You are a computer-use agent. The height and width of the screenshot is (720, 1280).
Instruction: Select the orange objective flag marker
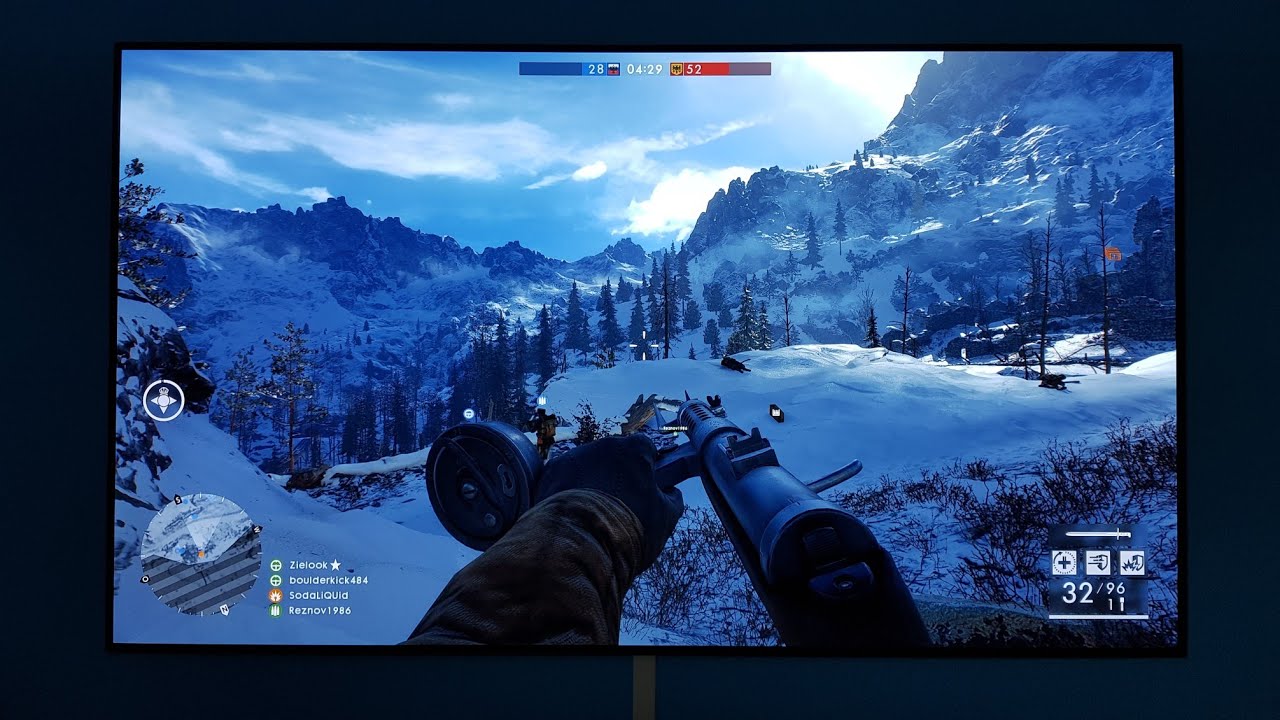click(x=1113, y=255)
